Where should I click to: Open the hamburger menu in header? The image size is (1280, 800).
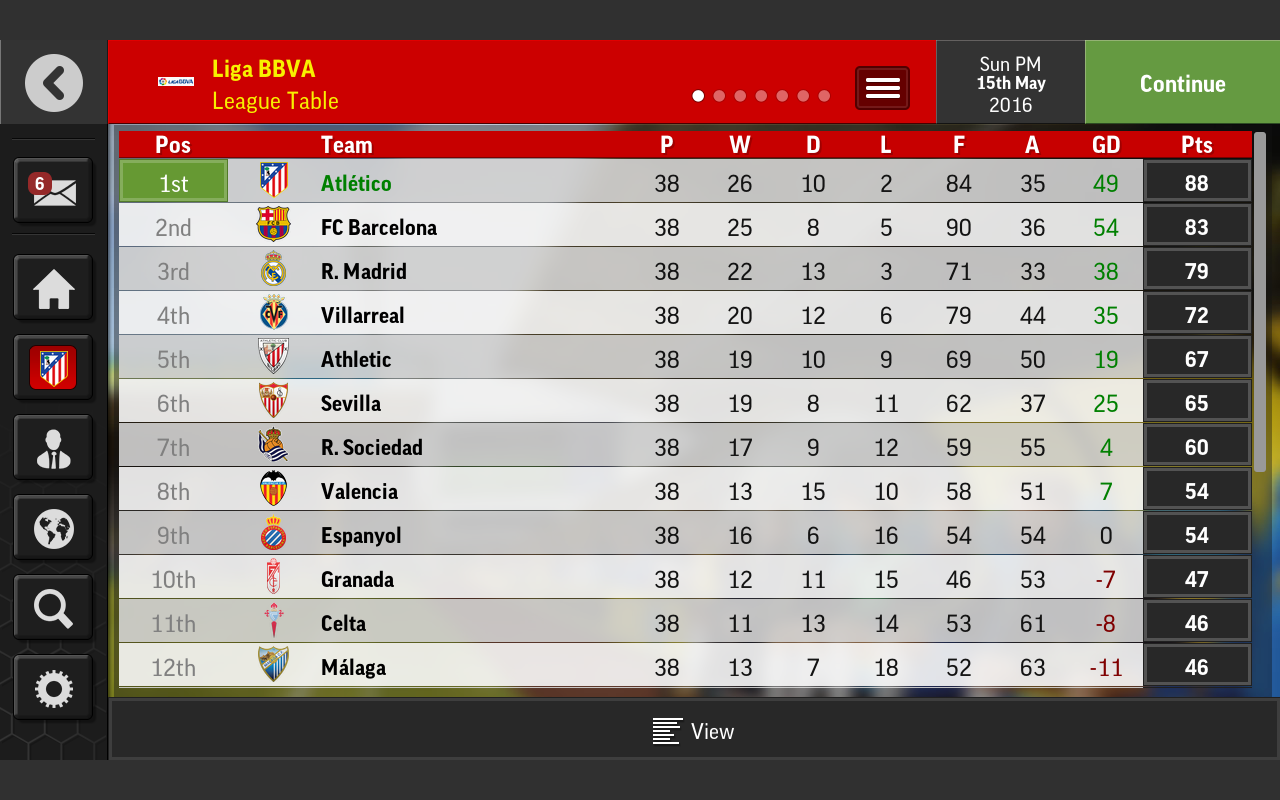tap(882, 88)
